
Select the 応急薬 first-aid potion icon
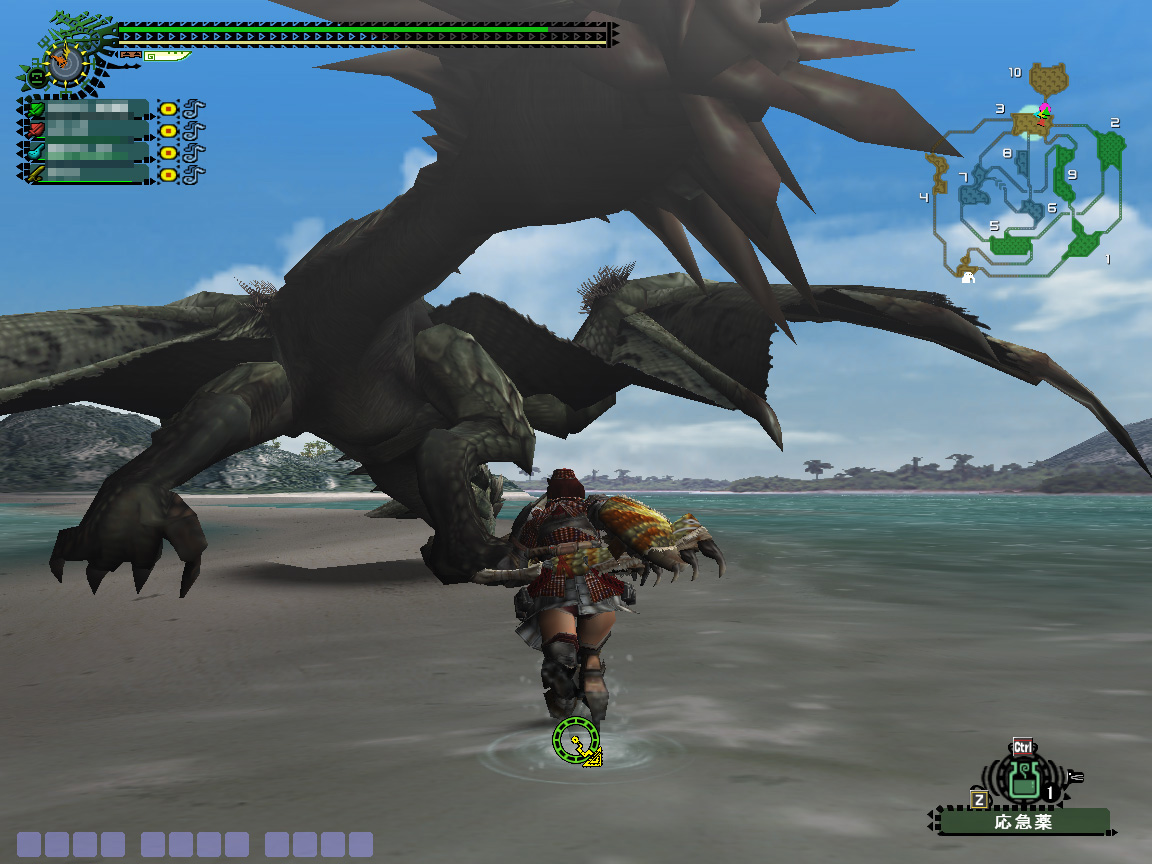[x=1021, y=779]
